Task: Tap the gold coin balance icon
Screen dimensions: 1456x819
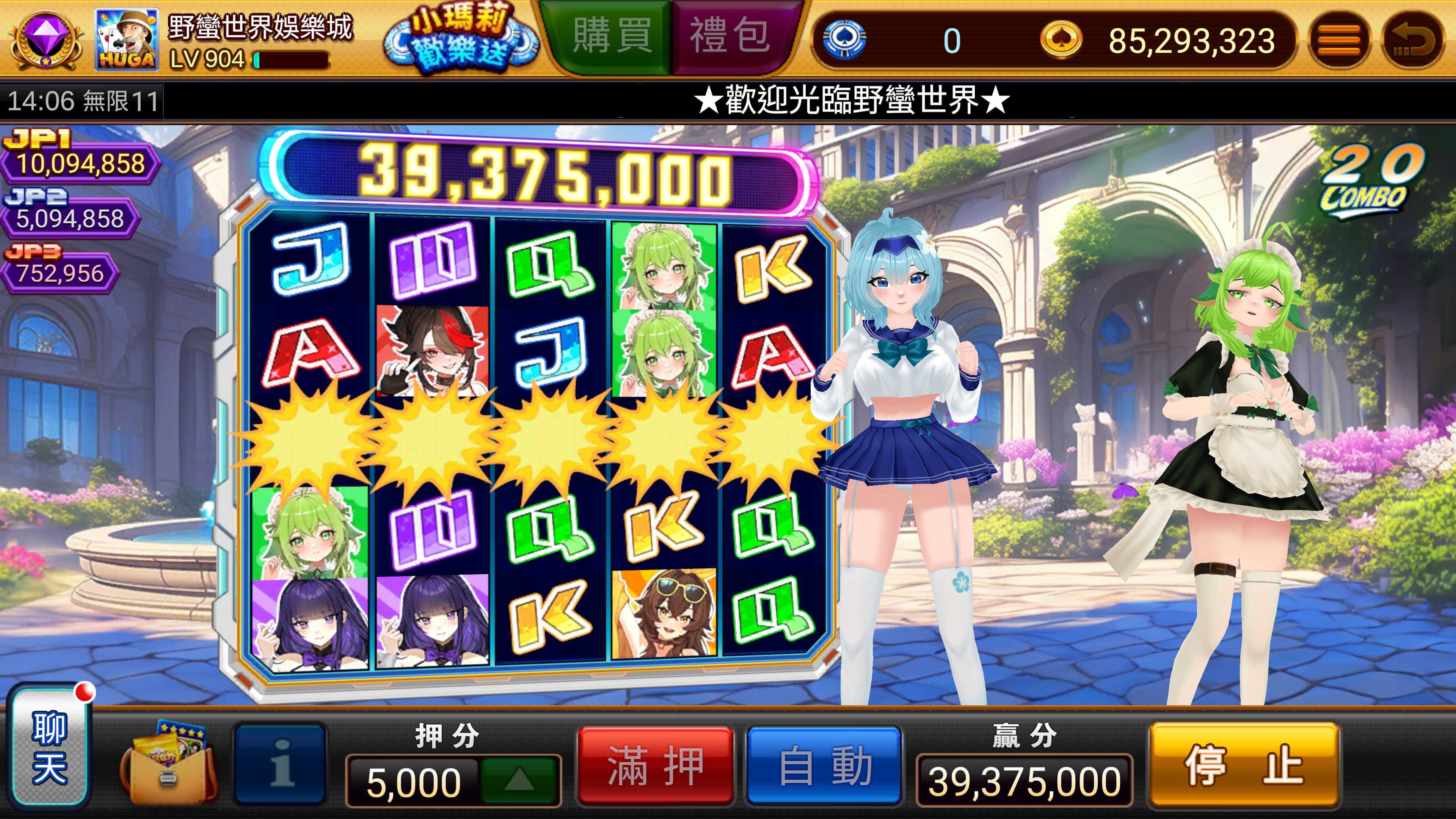Action: [1061, 39]
